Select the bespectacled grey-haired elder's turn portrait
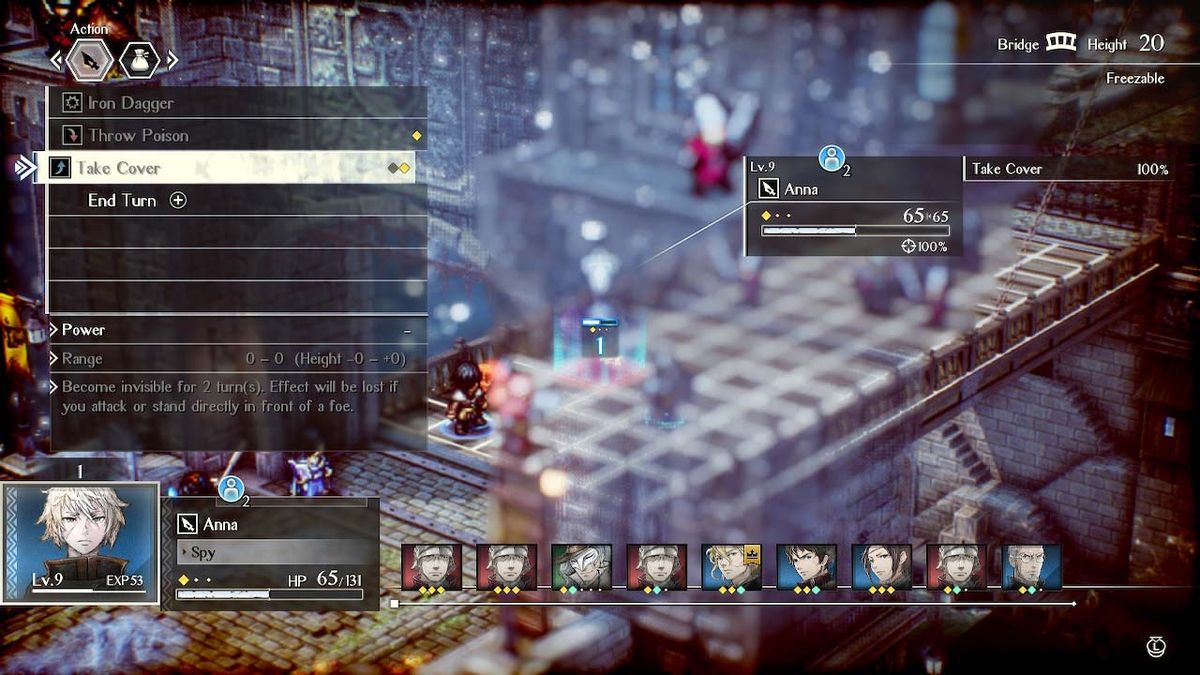 [x=1031, y=568]
